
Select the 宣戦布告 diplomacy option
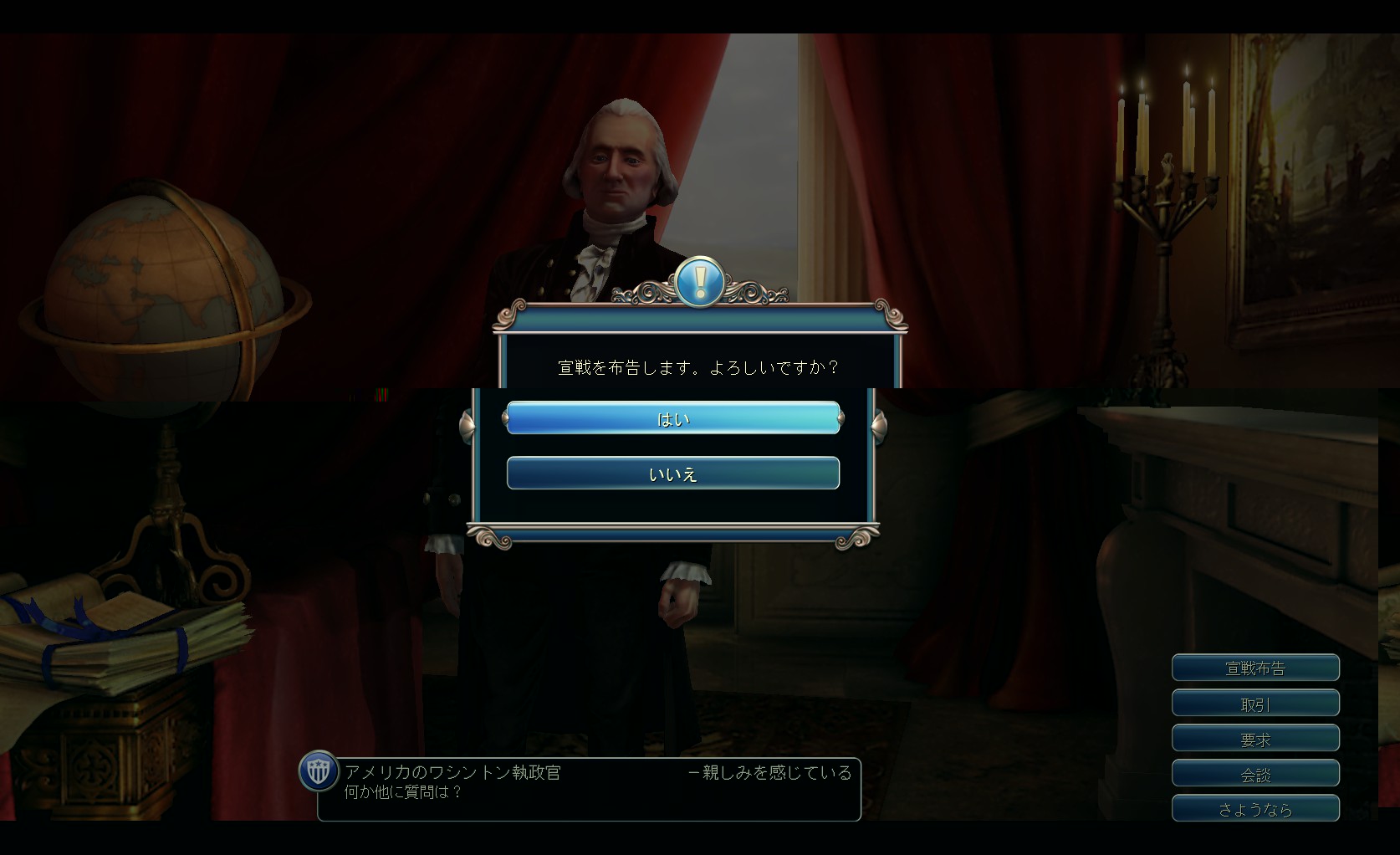tap(1255, 668)
